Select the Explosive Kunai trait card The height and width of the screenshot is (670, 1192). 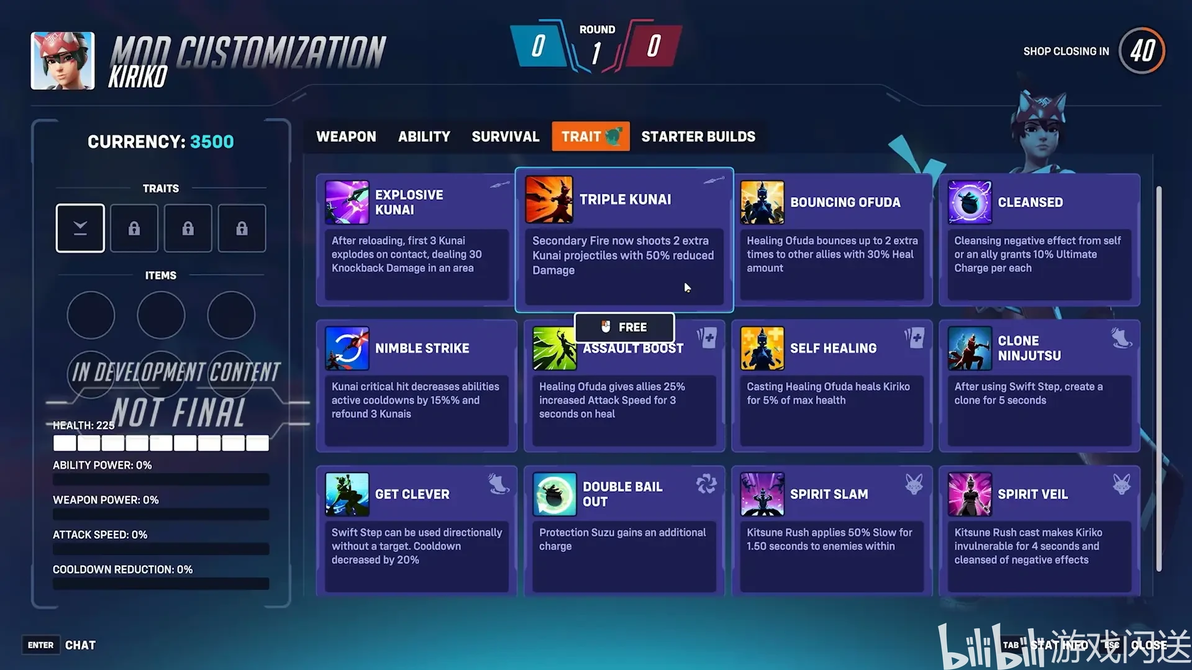tap(416, 240)
